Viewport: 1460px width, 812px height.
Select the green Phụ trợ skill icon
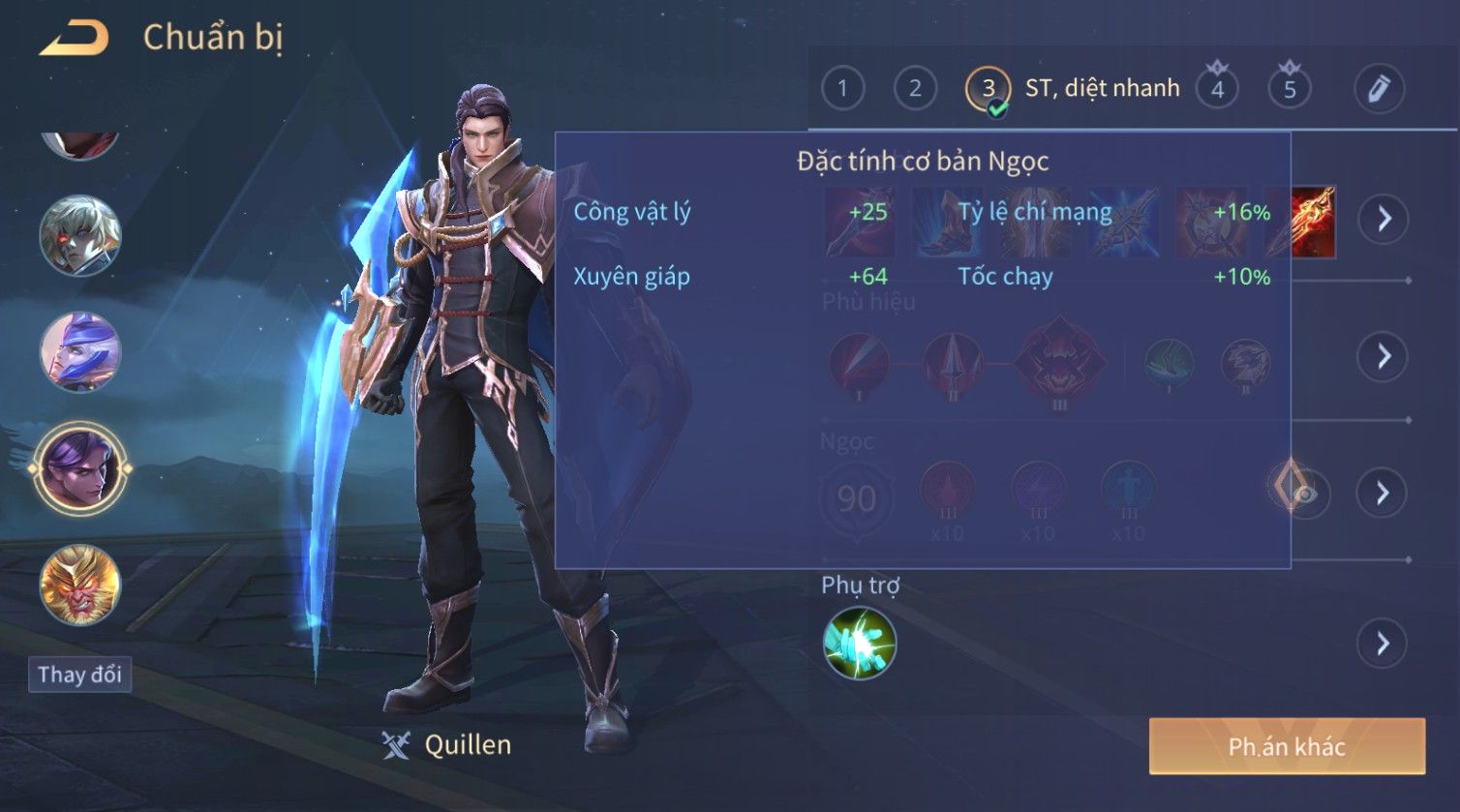pyautogui.click(x=859, y=644)
